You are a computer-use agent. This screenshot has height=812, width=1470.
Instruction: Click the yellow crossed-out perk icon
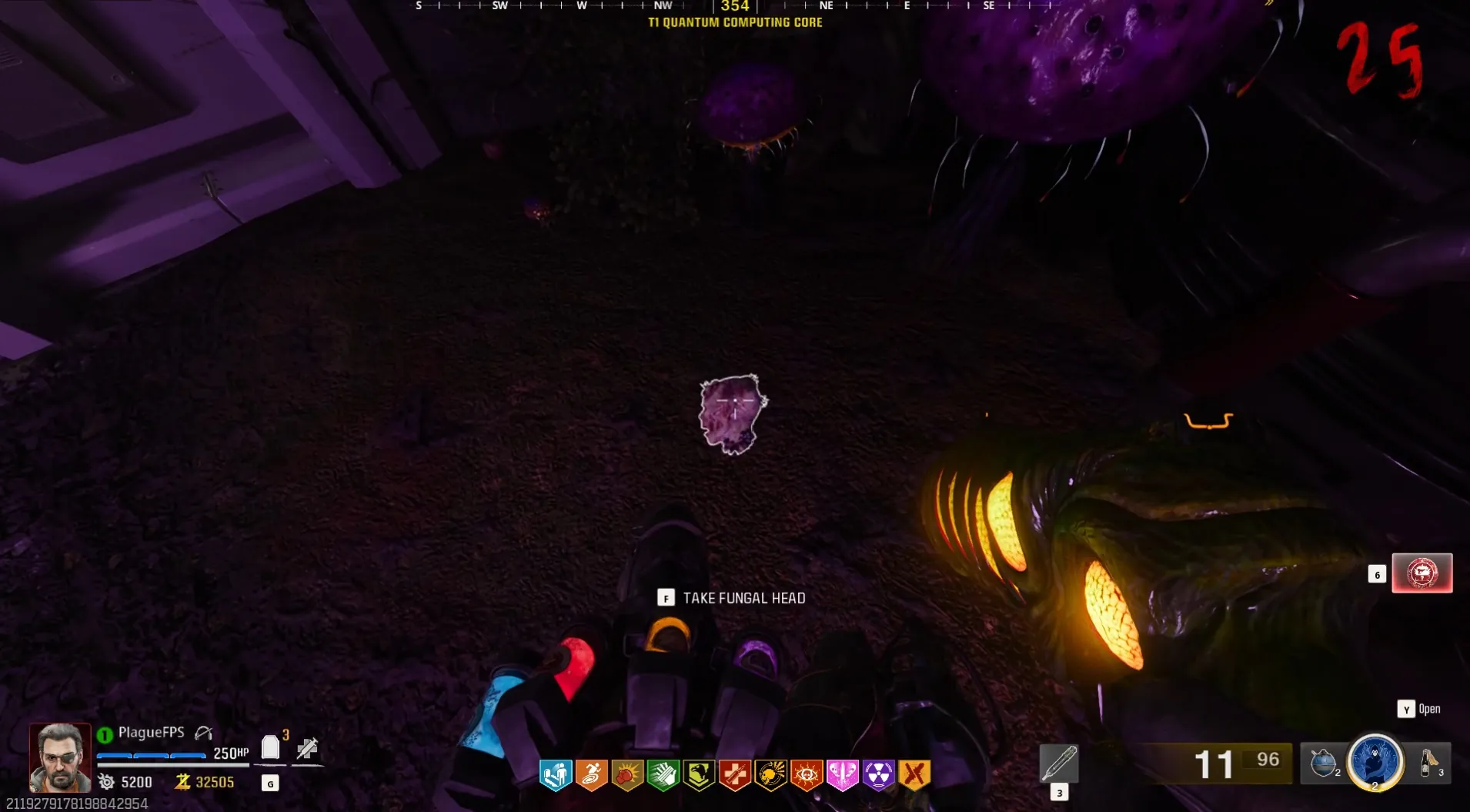pos(914,774)
